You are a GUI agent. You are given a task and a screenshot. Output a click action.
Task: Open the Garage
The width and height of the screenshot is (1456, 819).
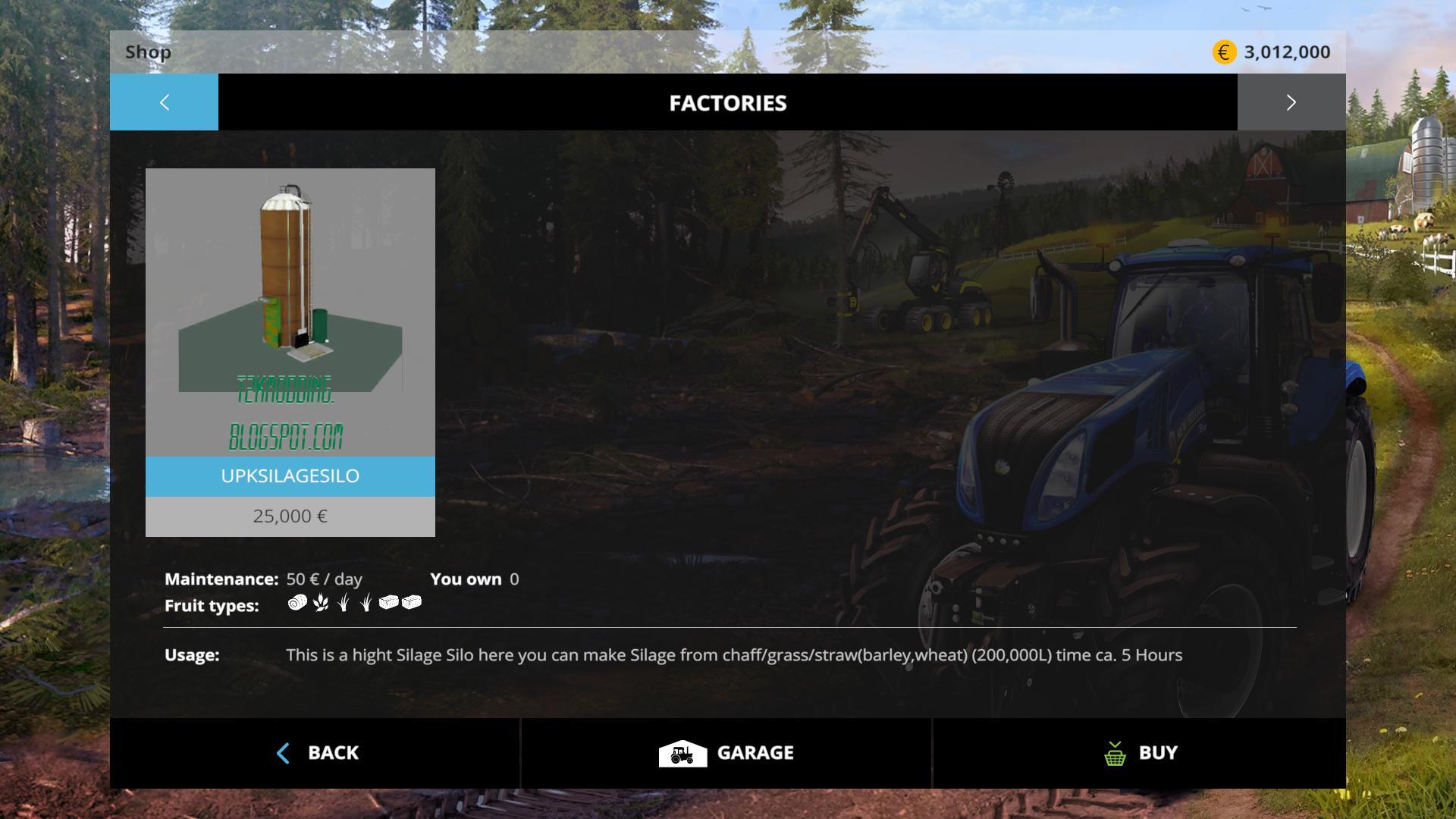726,753
